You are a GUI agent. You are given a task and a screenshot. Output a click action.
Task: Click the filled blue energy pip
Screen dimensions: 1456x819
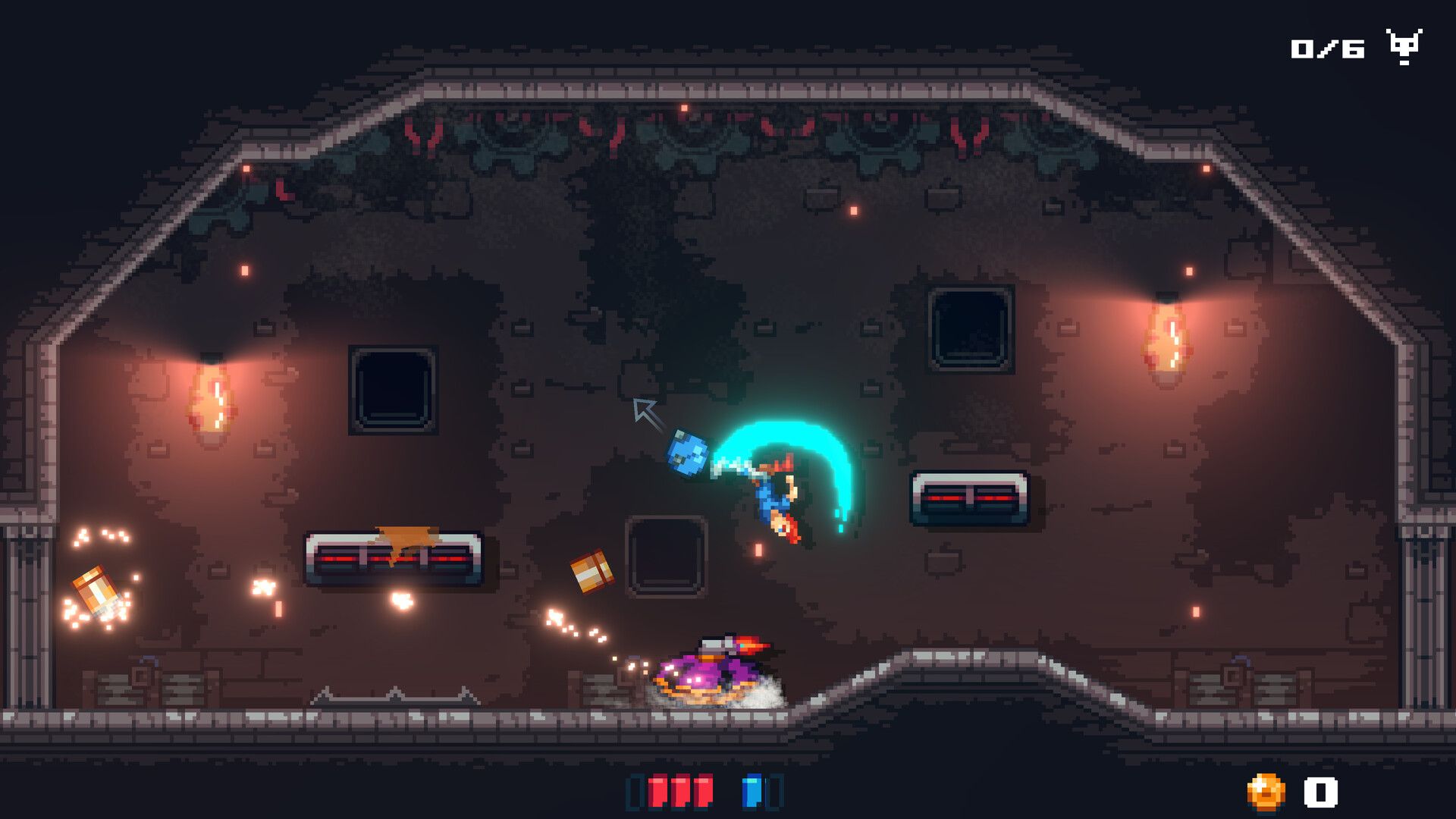click(752, 791)
